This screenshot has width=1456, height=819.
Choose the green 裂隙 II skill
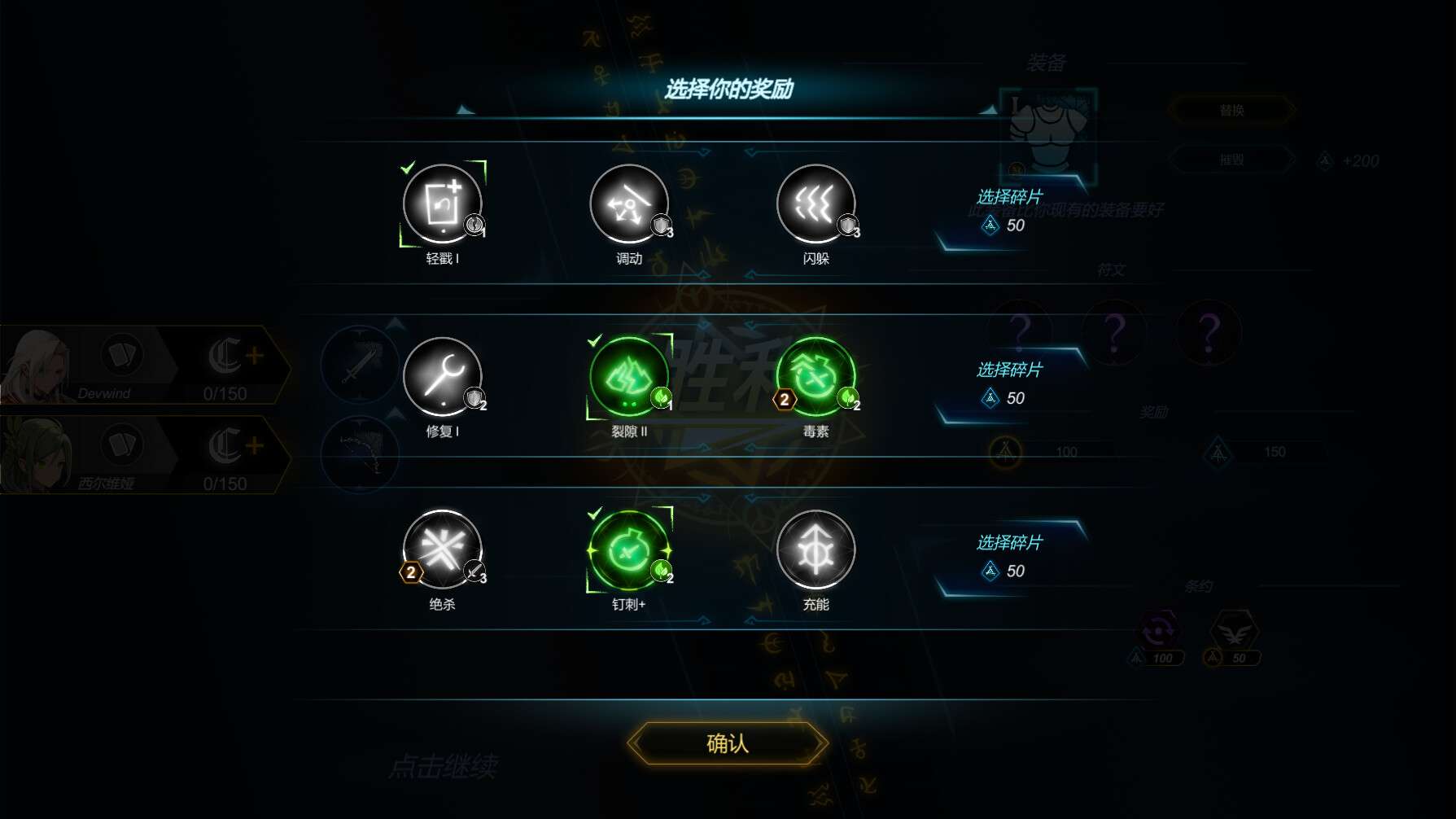[x=628, y=377]
